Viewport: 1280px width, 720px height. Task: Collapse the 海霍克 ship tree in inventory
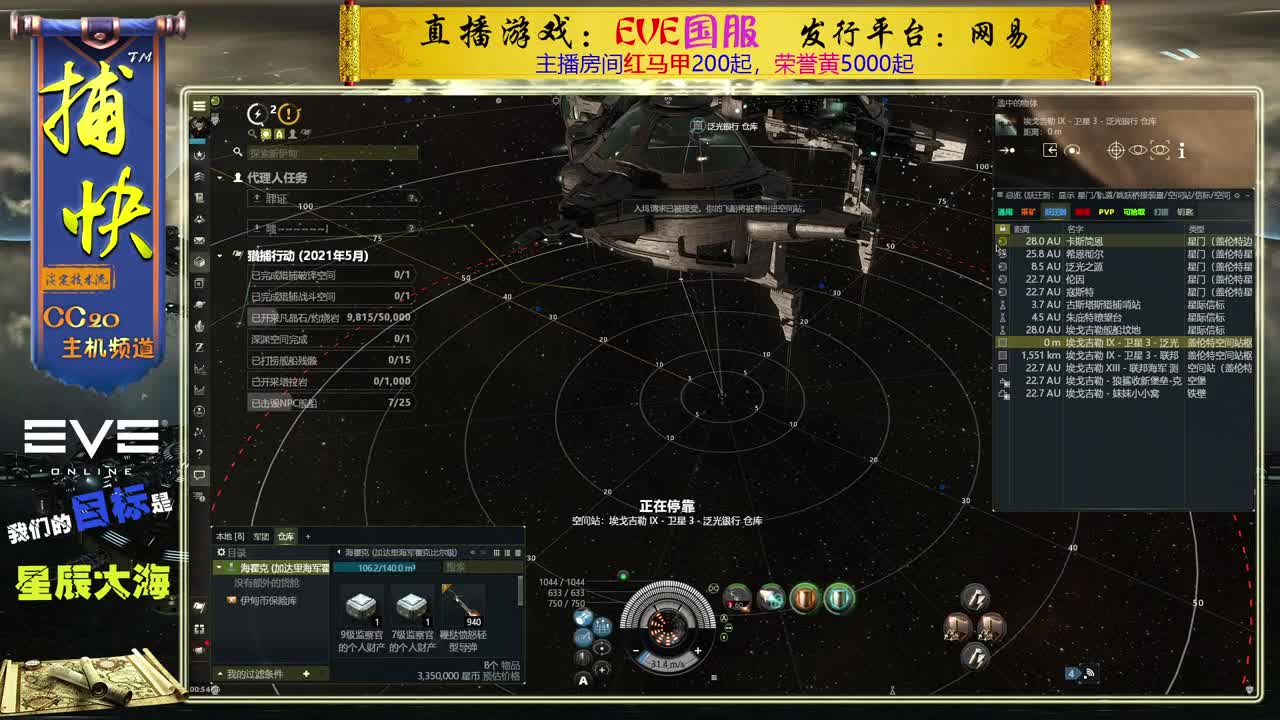[x=218, y=567]
